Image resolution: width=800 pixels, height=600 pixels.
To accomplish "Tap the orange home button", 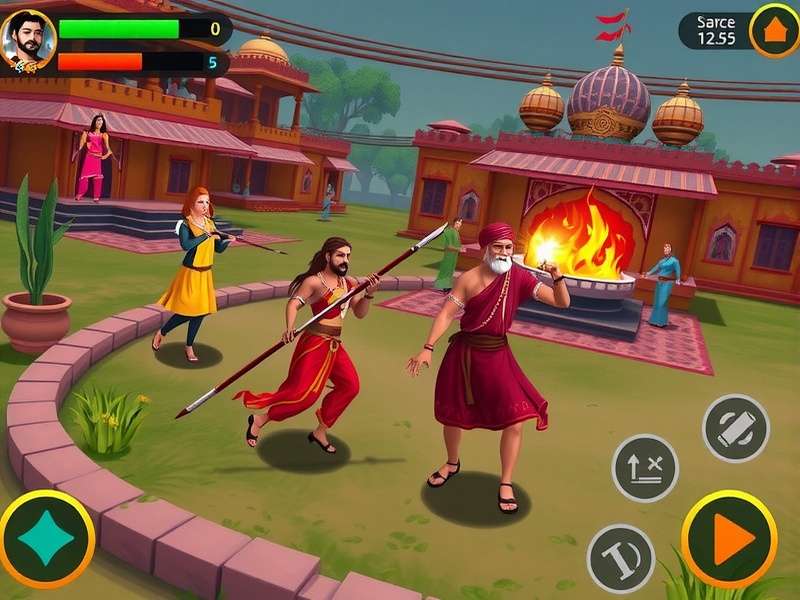I will pos(774,30).
